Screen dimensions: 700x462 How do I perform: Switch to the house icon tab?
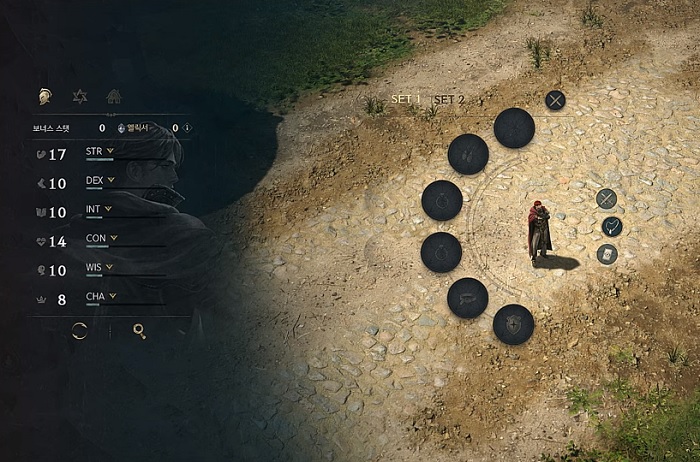coord(114,97)
